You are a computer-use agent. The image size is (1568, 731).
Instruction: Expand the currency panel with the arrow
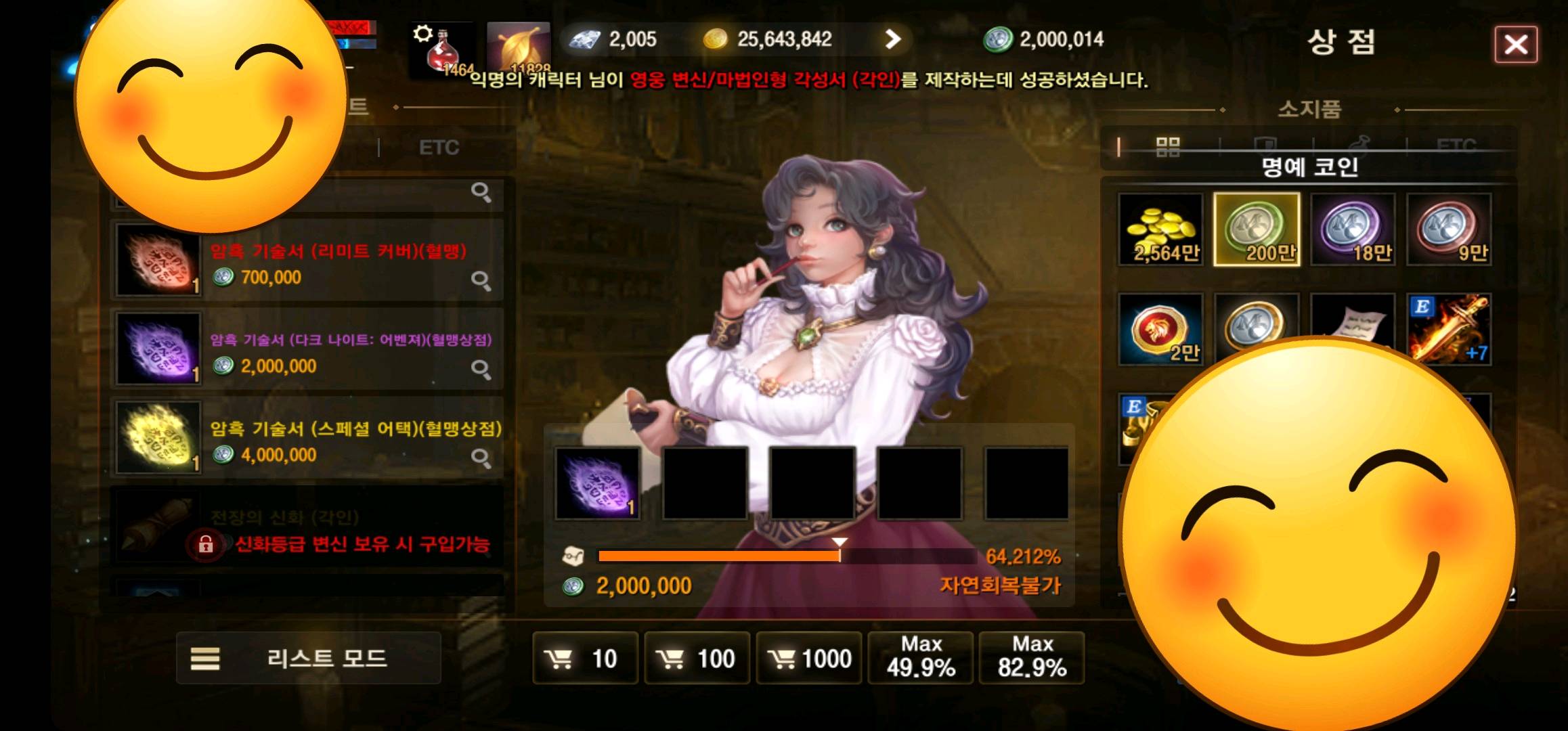(x=895, y=40)
